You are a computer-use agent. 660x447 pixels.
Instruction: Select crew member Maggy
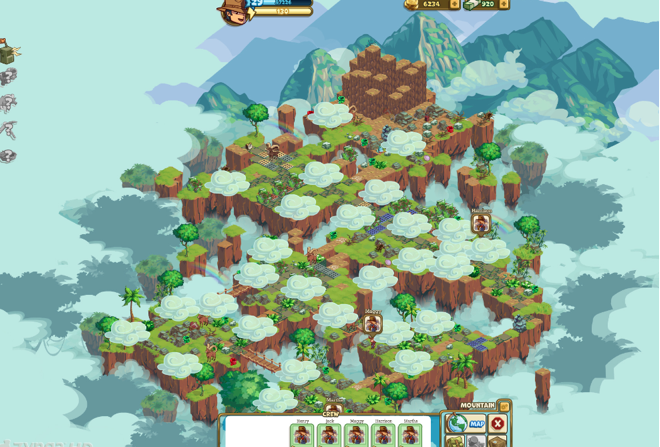[356, 435]
